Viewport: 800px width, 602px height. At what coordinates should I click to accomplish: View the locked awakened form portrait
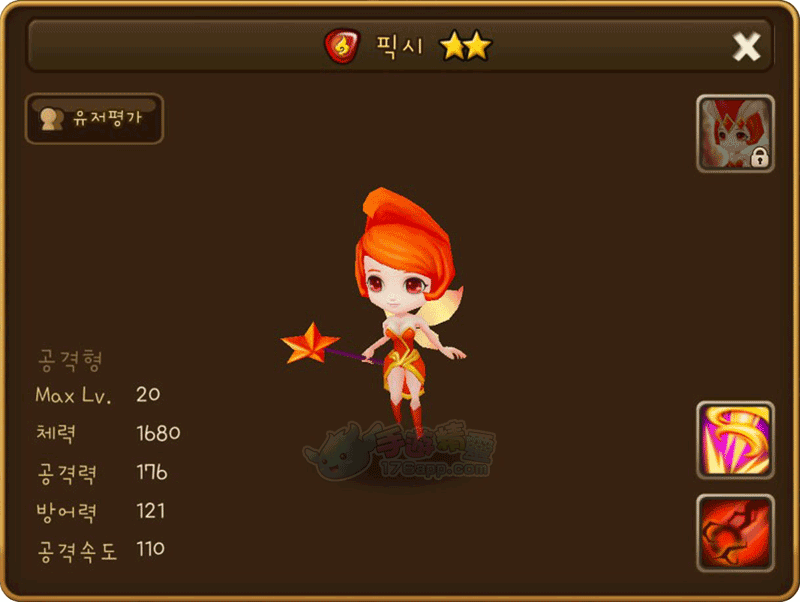tap(735, 134)
